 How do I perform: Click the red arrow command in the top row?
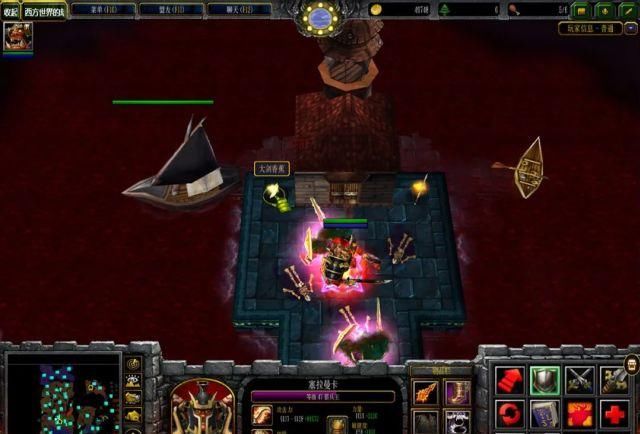click(508, 380)
